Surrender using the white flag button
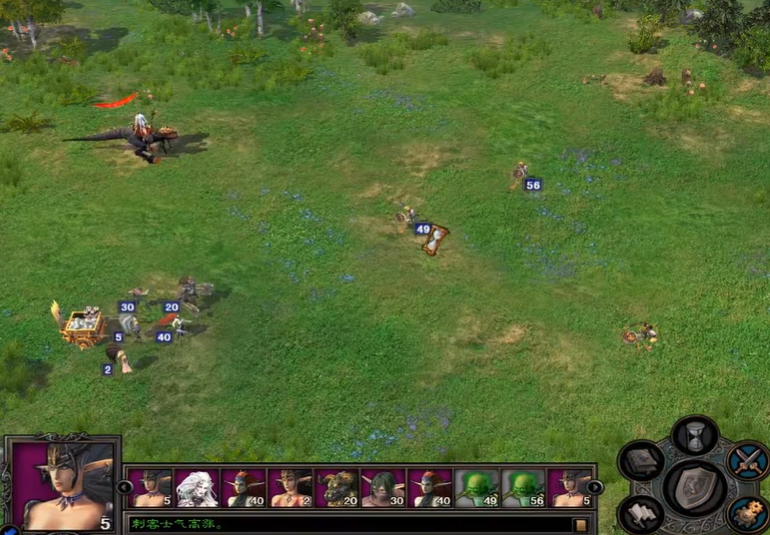 (641, 514)
